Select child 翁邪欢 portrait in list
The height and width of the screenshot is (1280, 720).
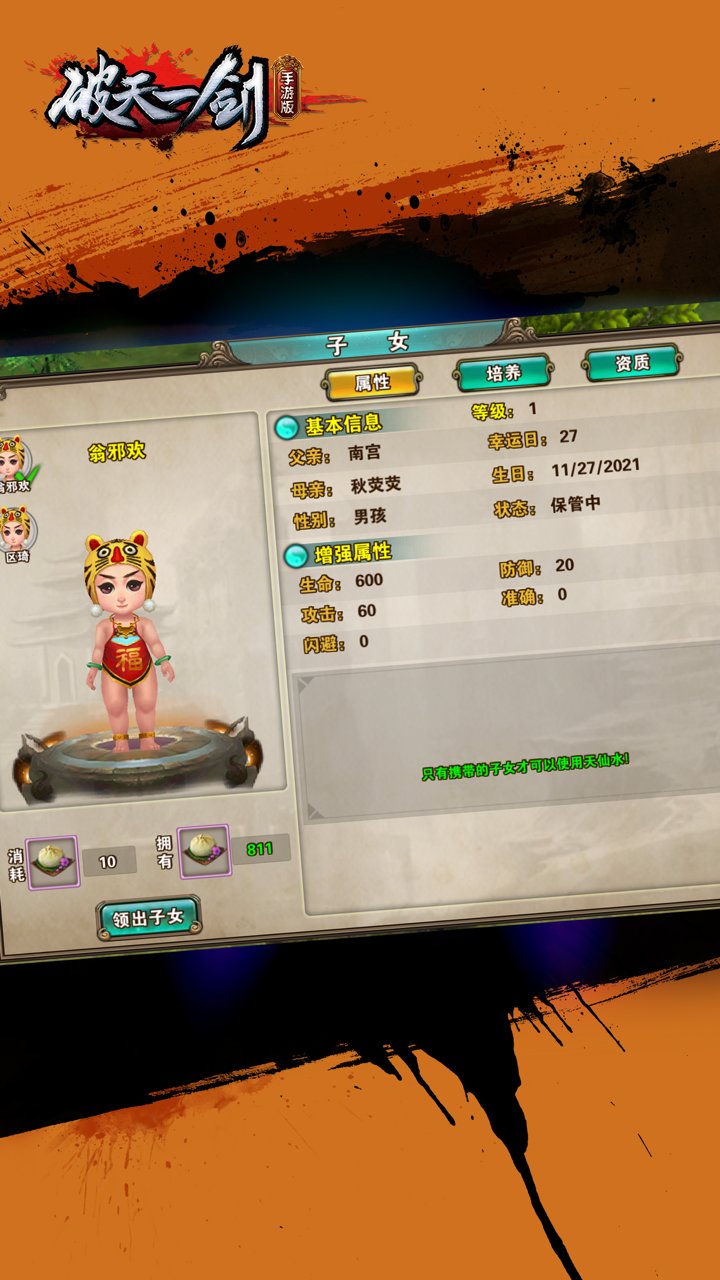pyautogui.click(x=13, y=459)
